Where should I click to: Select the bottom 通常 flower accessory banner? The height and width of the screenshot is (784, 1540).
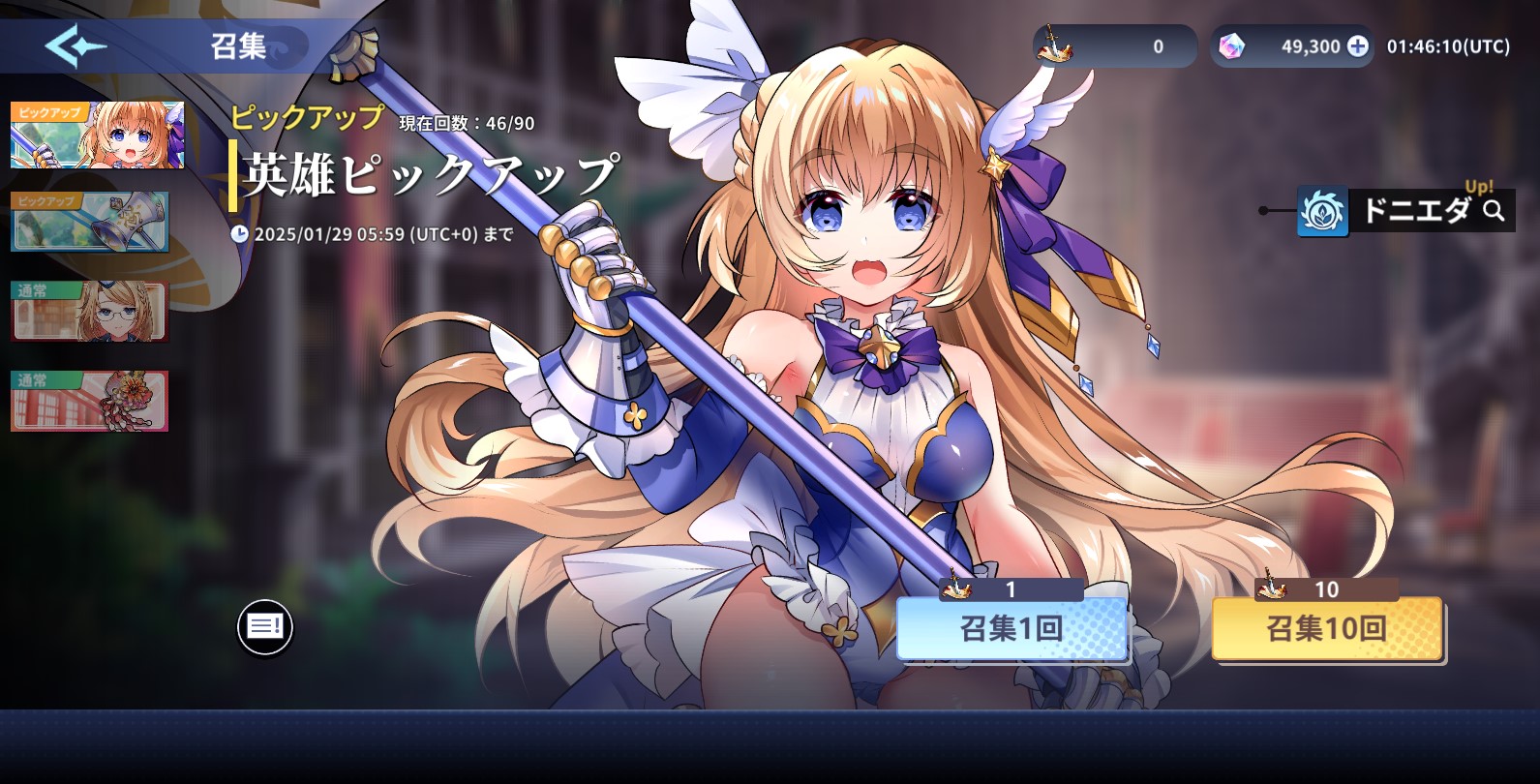(x=89, y=399)
